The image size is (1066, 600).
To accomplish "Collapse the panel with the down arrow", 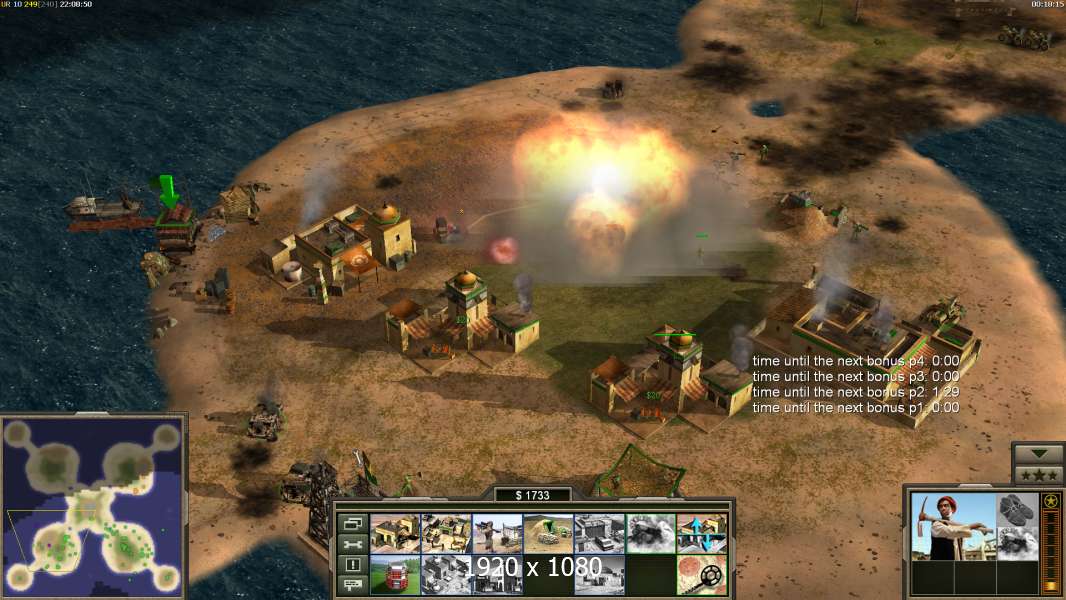I will (1037, 454).
